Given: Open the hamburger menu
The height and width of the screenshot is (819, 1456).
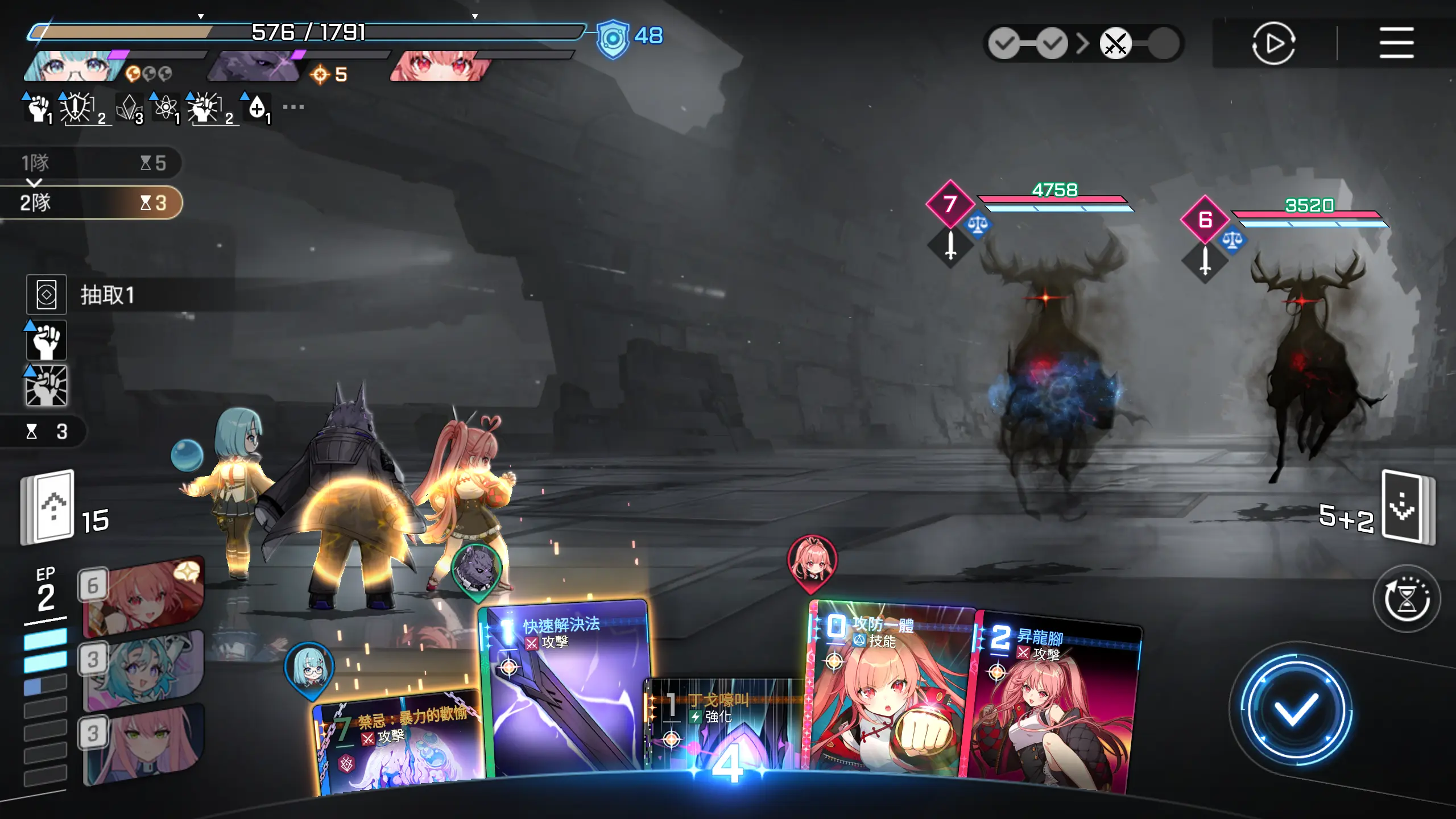Looking at the screenshot, I should click(1396, 43).
